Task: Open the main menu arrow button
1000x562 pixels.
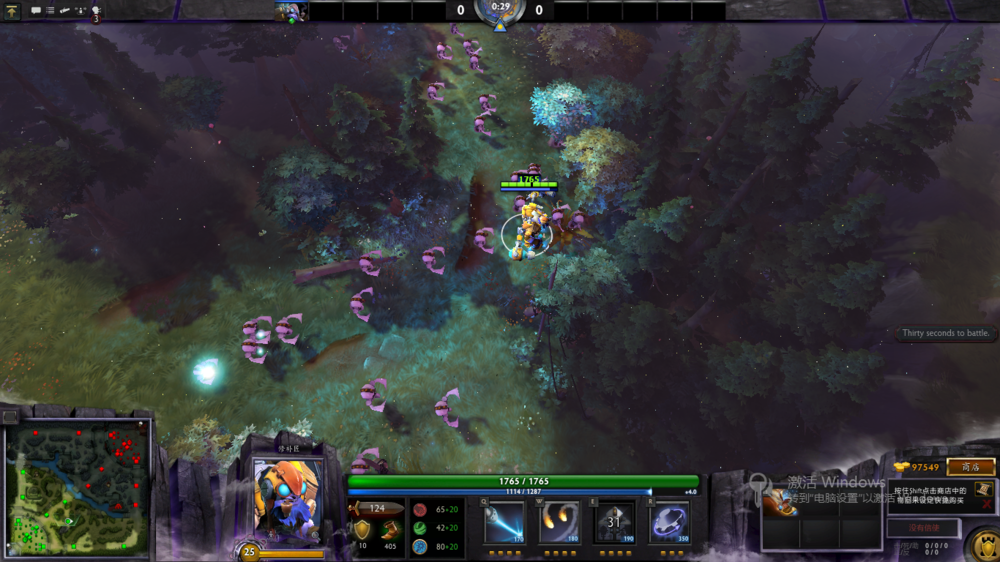Action: pyautogui.click(x=12, y=11)
